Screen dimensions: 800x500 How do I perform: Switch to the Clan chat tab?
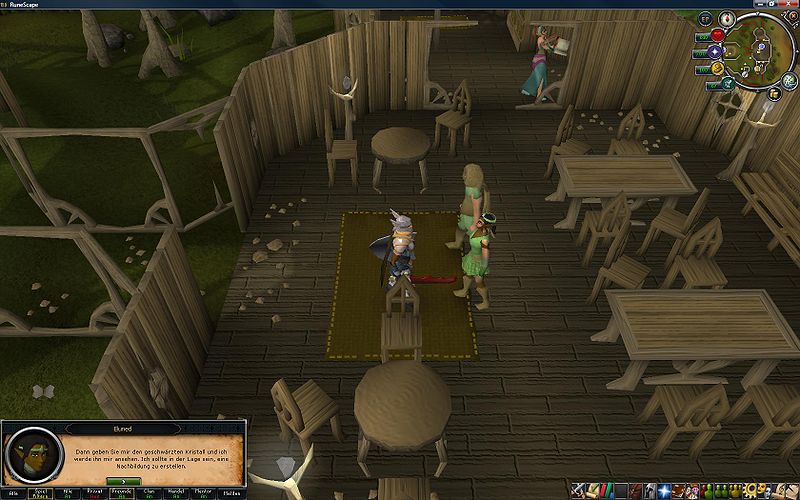(x=150, y=493)
